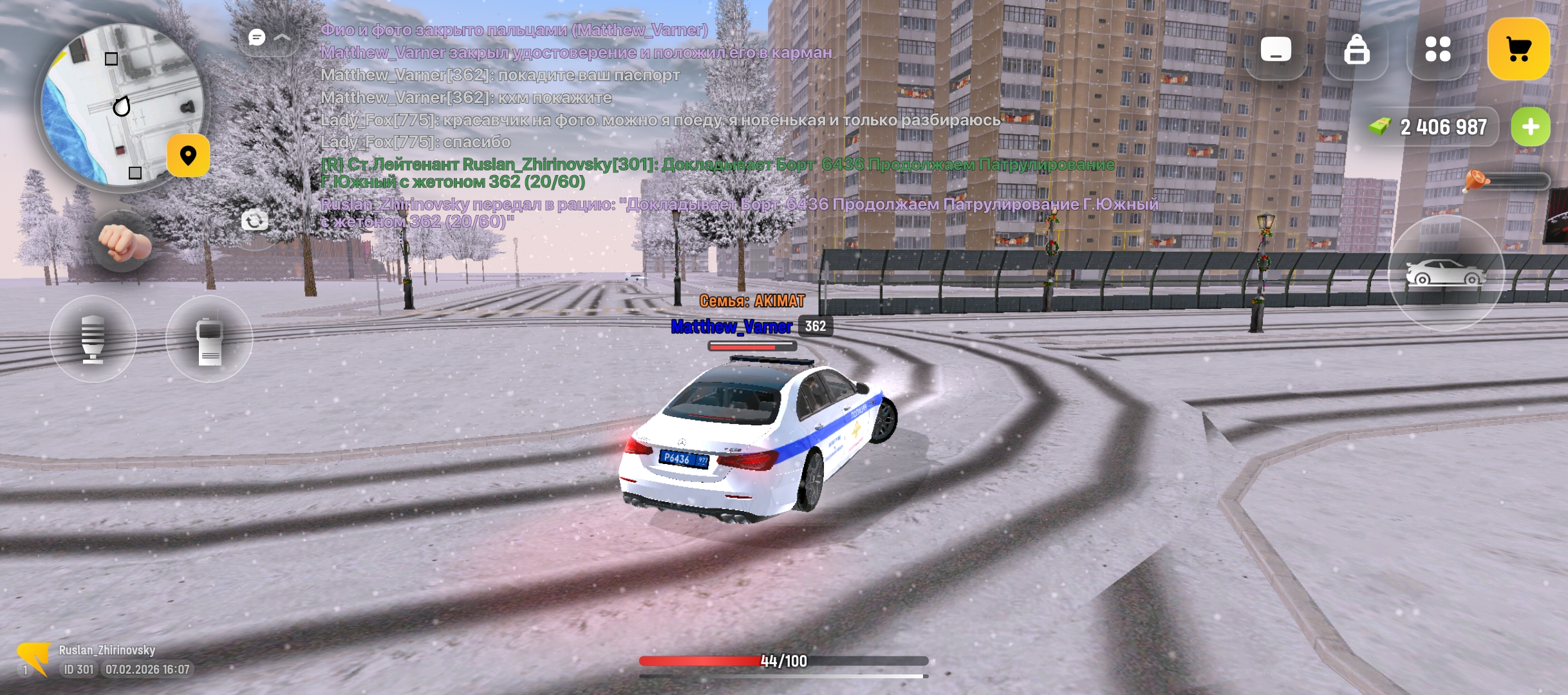Open the backpack inventory

1356,49
